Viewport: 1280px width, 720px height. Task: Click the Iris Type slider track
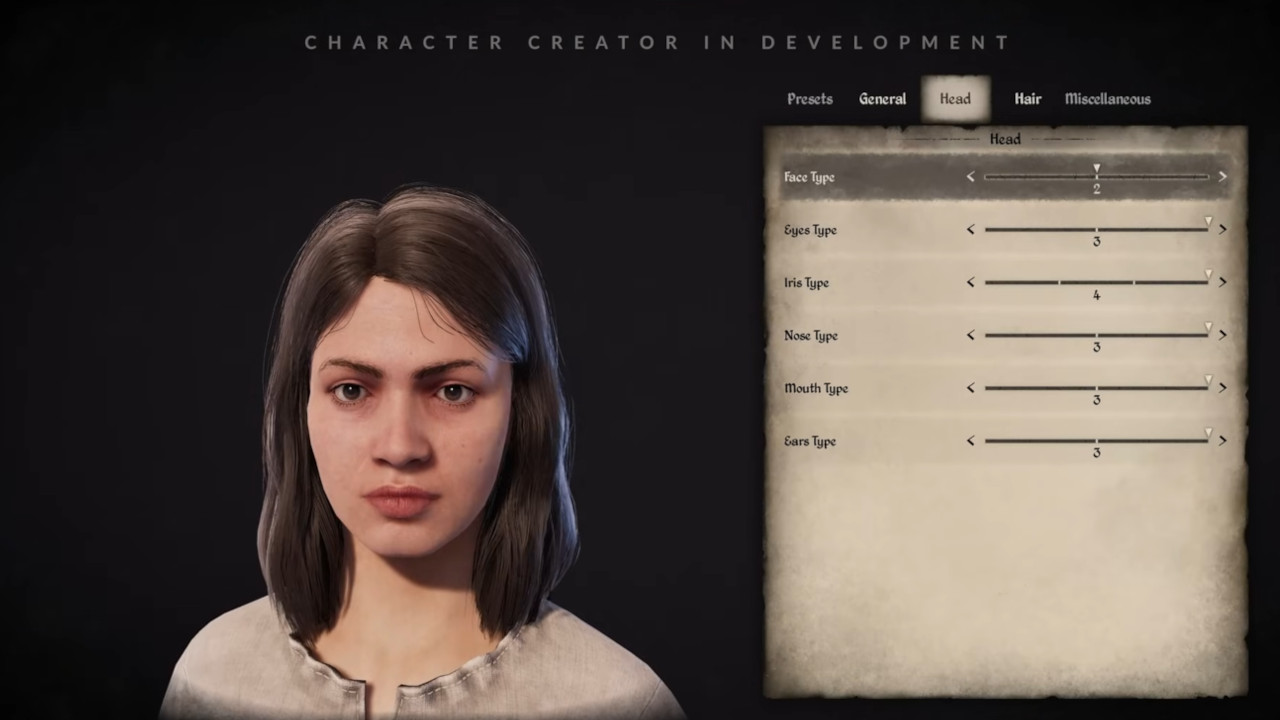pyautogui.click(x=1097, y=282)
